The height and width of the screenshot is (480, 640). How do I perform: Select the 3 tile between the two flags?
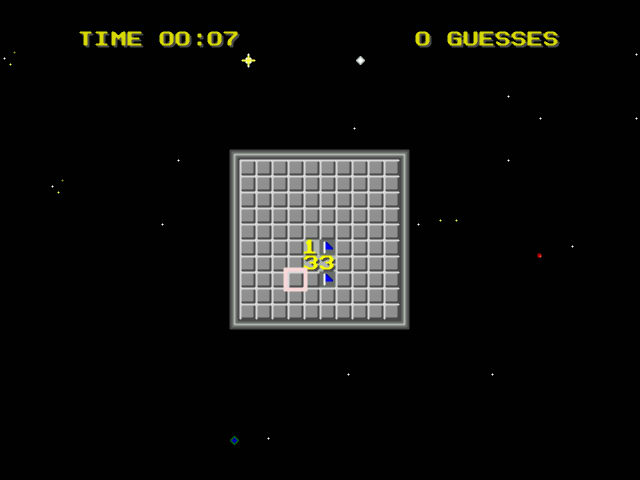[327, 263]
